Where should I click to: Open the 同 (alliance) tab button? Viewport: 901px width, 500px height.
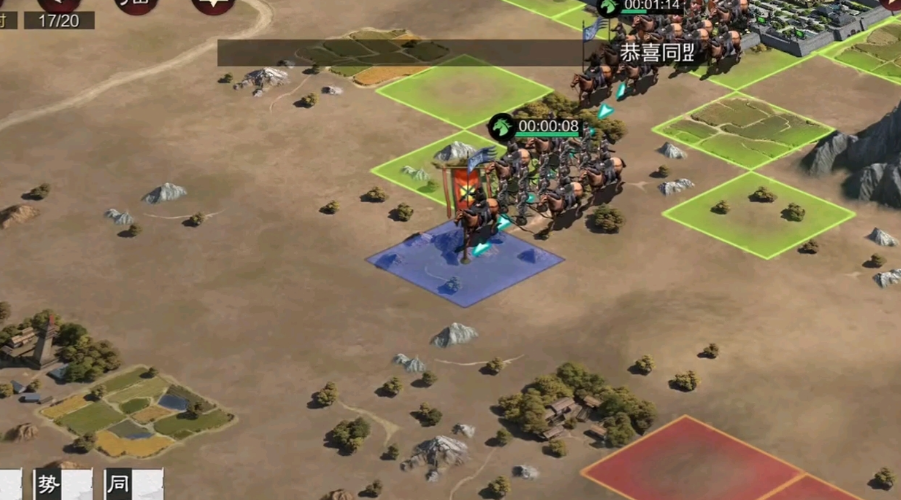click(x=119, y=485)
